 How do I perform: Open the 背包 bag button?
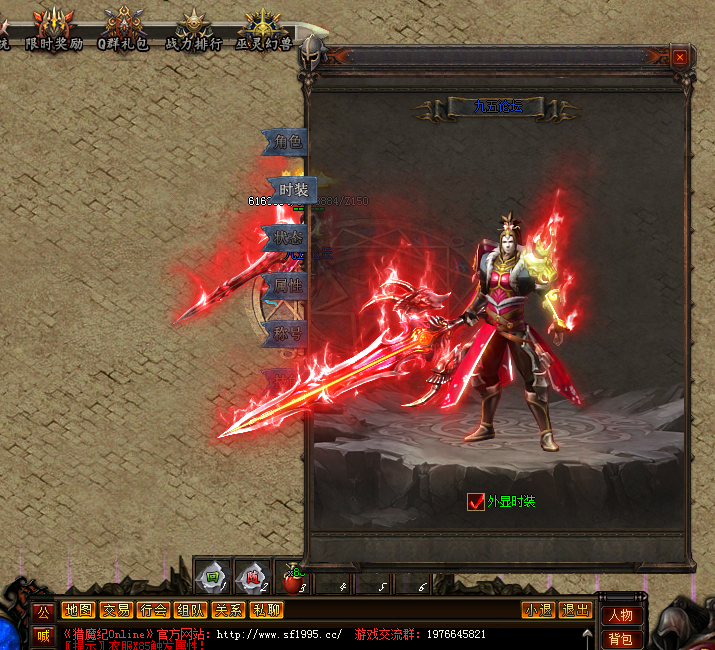click(x=621, y=639)
